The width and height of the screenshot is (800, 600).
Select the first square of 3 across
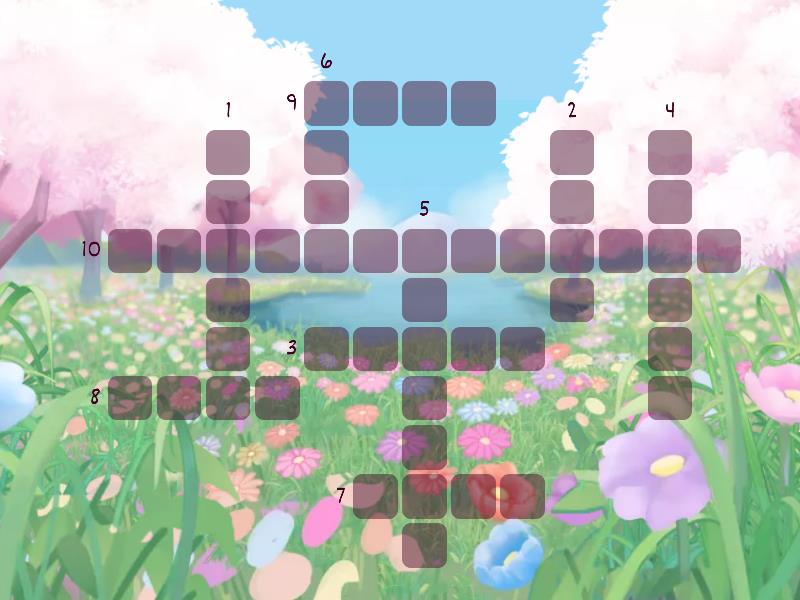point(327,348)
